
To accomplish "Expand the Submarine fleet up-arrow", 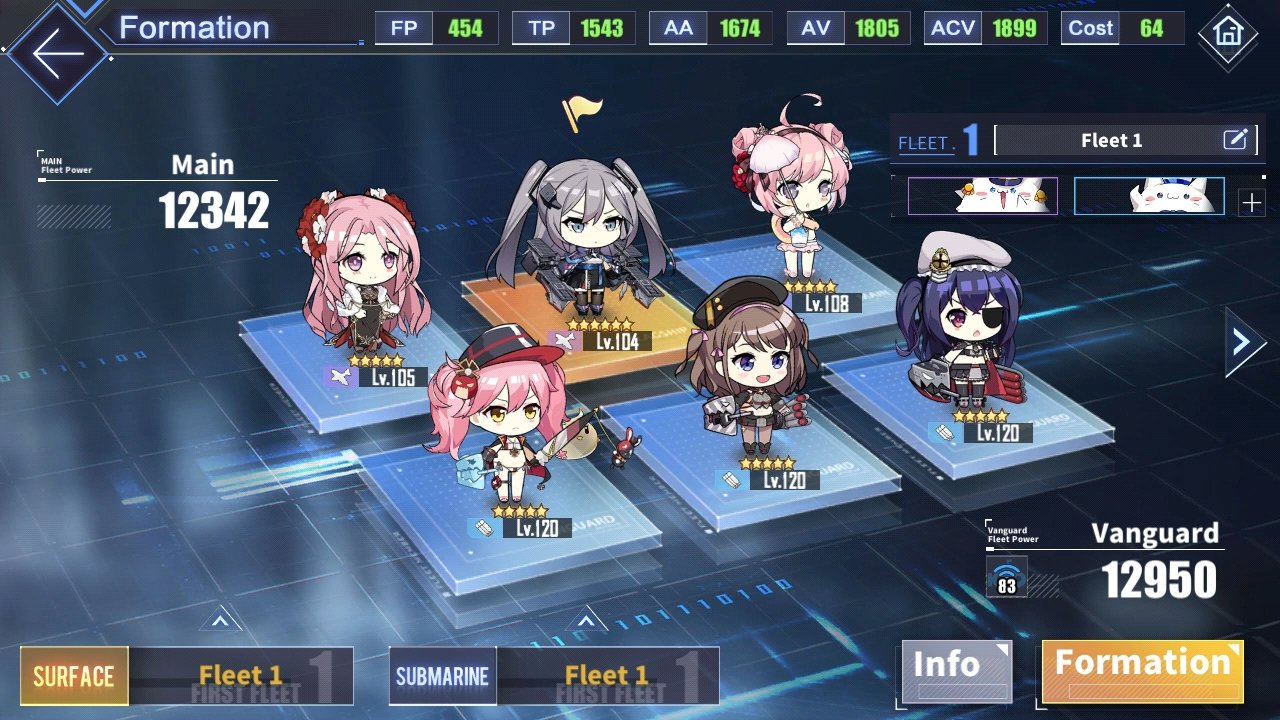I will 586,620.
